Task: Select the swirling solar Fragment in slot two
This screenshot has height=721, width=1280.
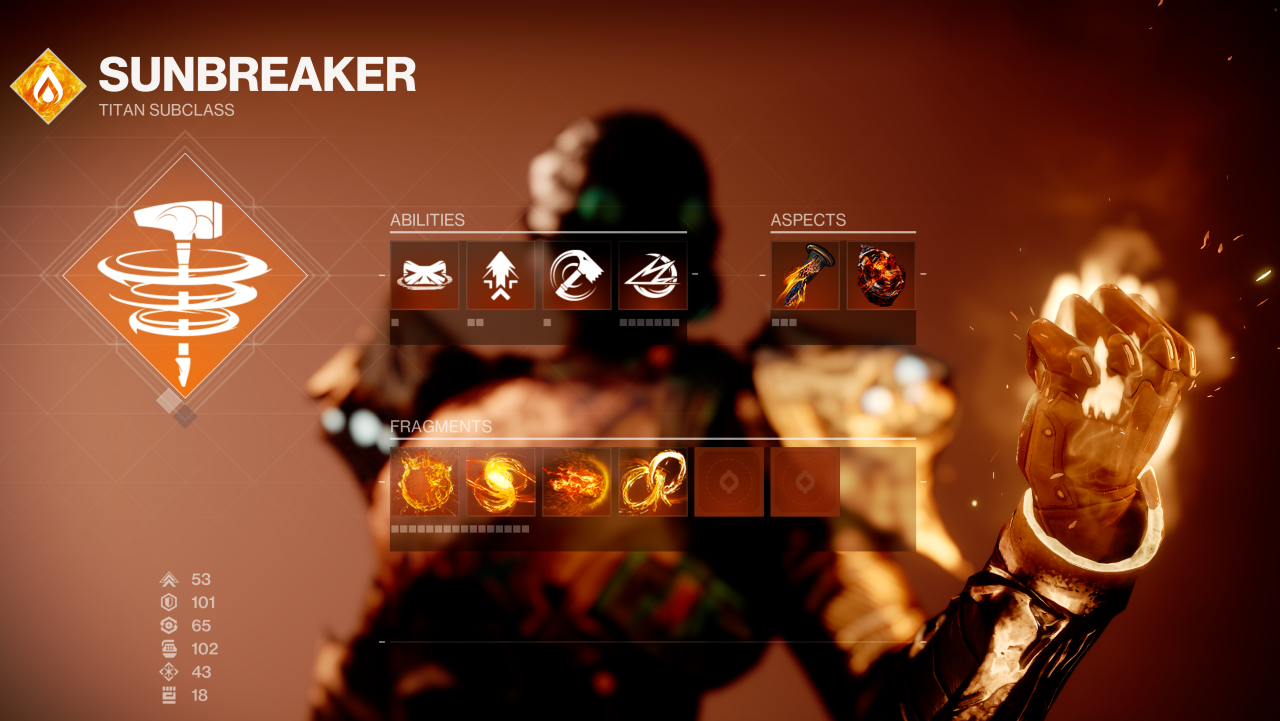Action: click(500, 481)
